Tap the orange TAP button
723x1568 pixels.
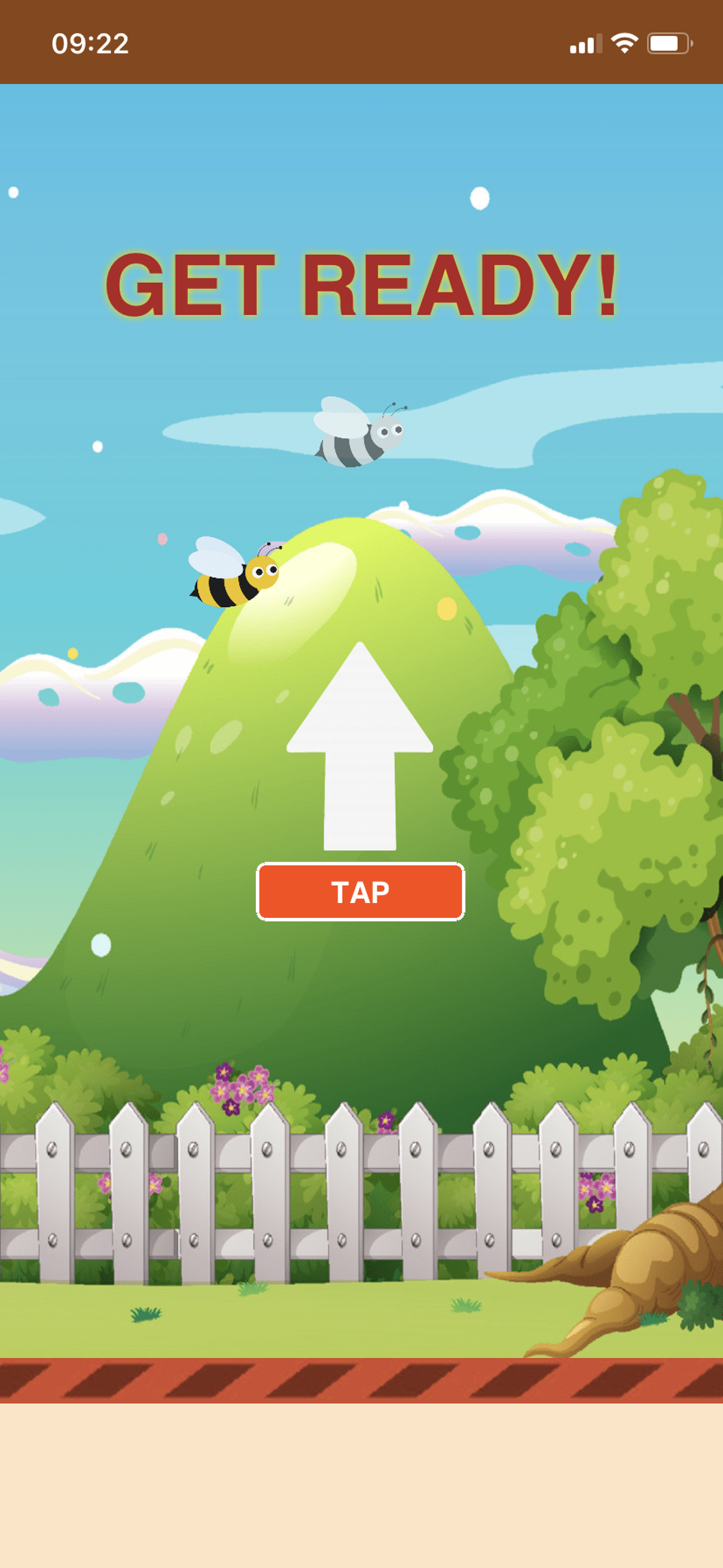(361, 892)
